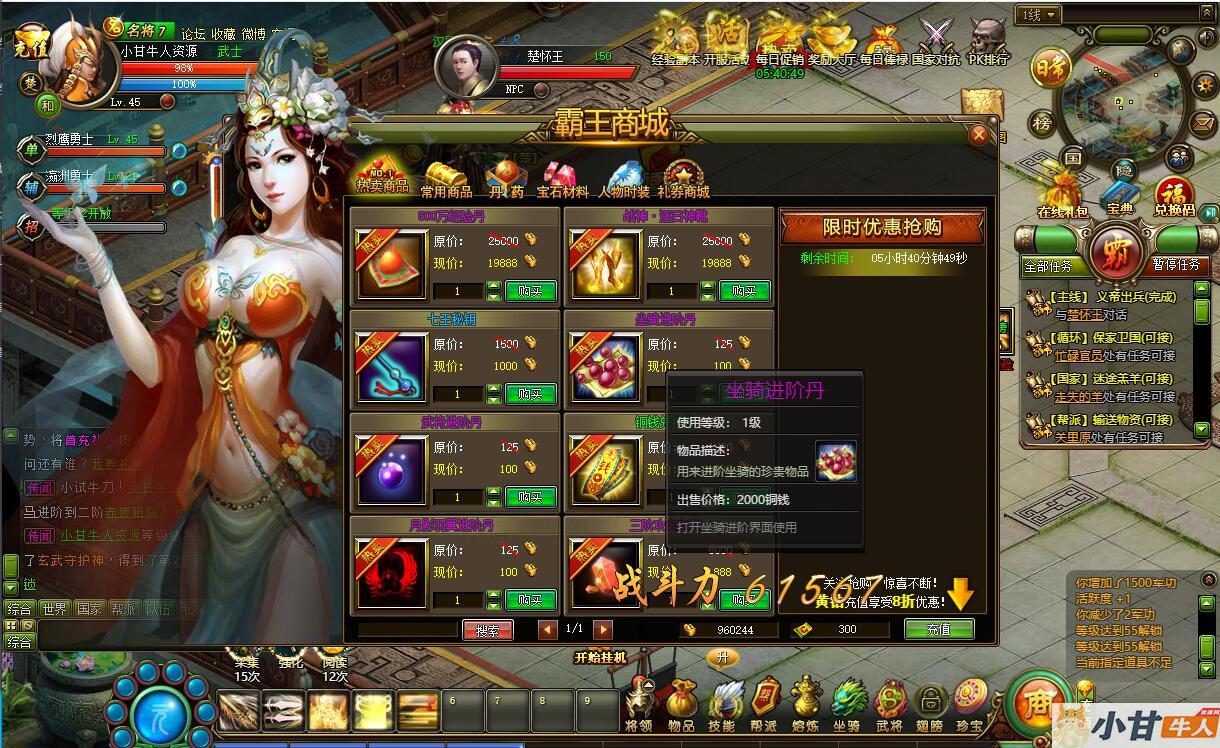Open the 礼券商城 tab
1220x748 pixels.
684,179
